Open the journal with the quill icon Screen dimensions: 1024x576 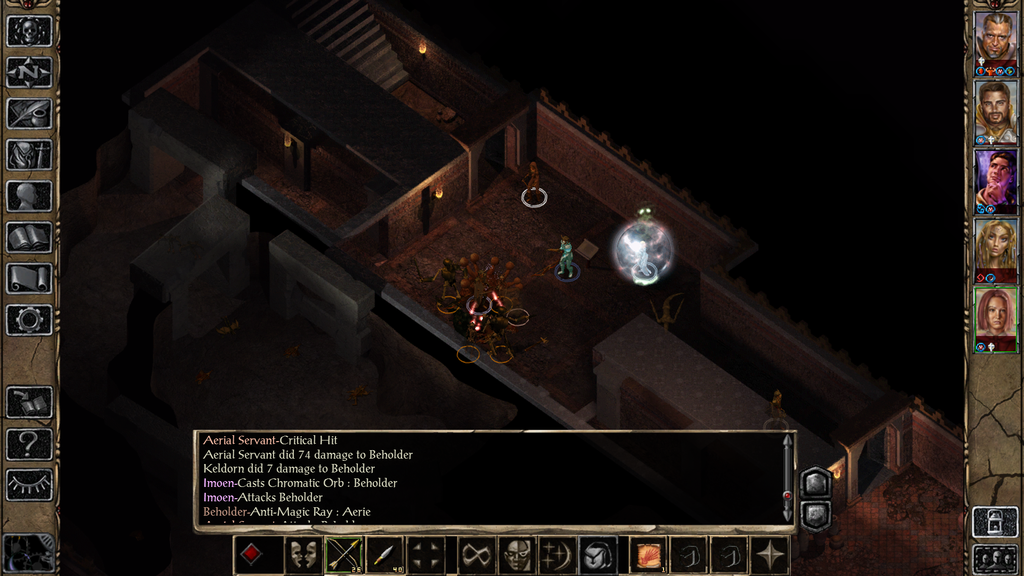[x=29, y=113]
